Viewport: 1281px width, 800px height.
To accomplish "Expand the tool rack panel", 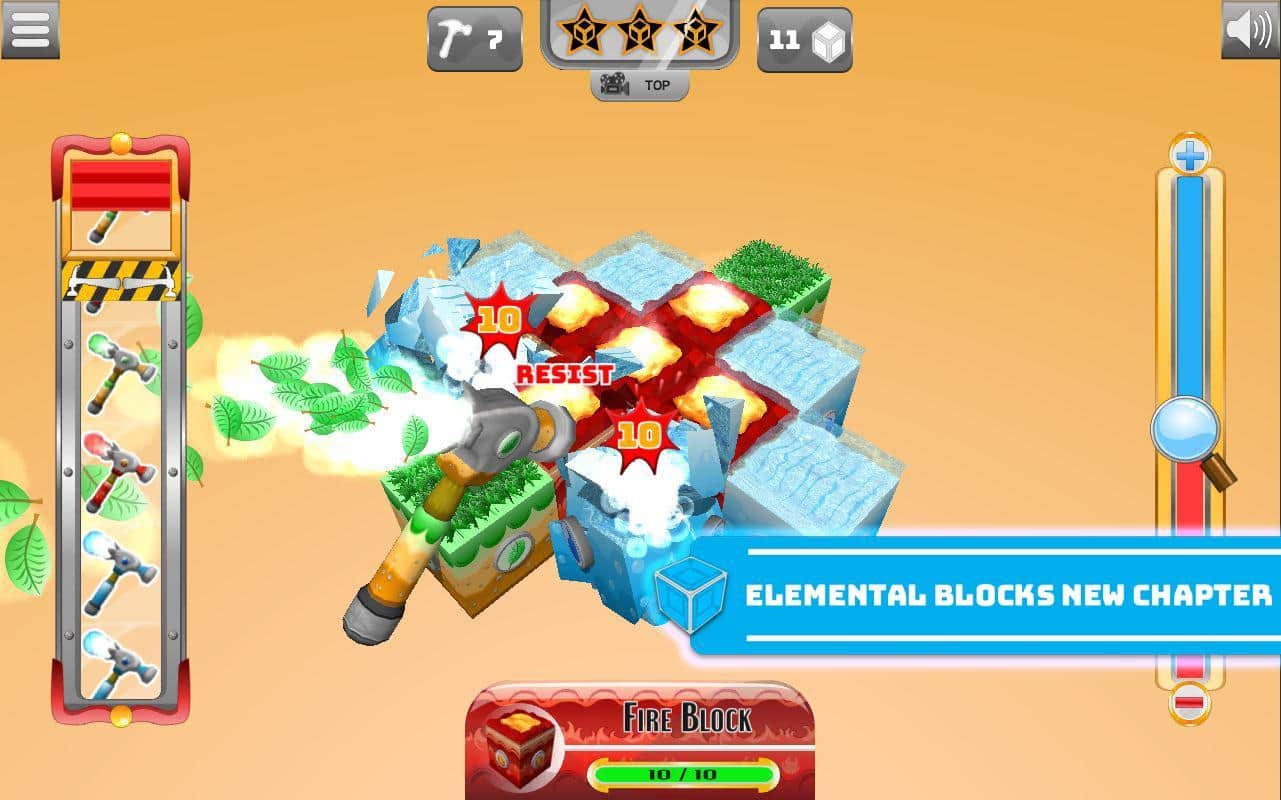I will tap(119, 284).
